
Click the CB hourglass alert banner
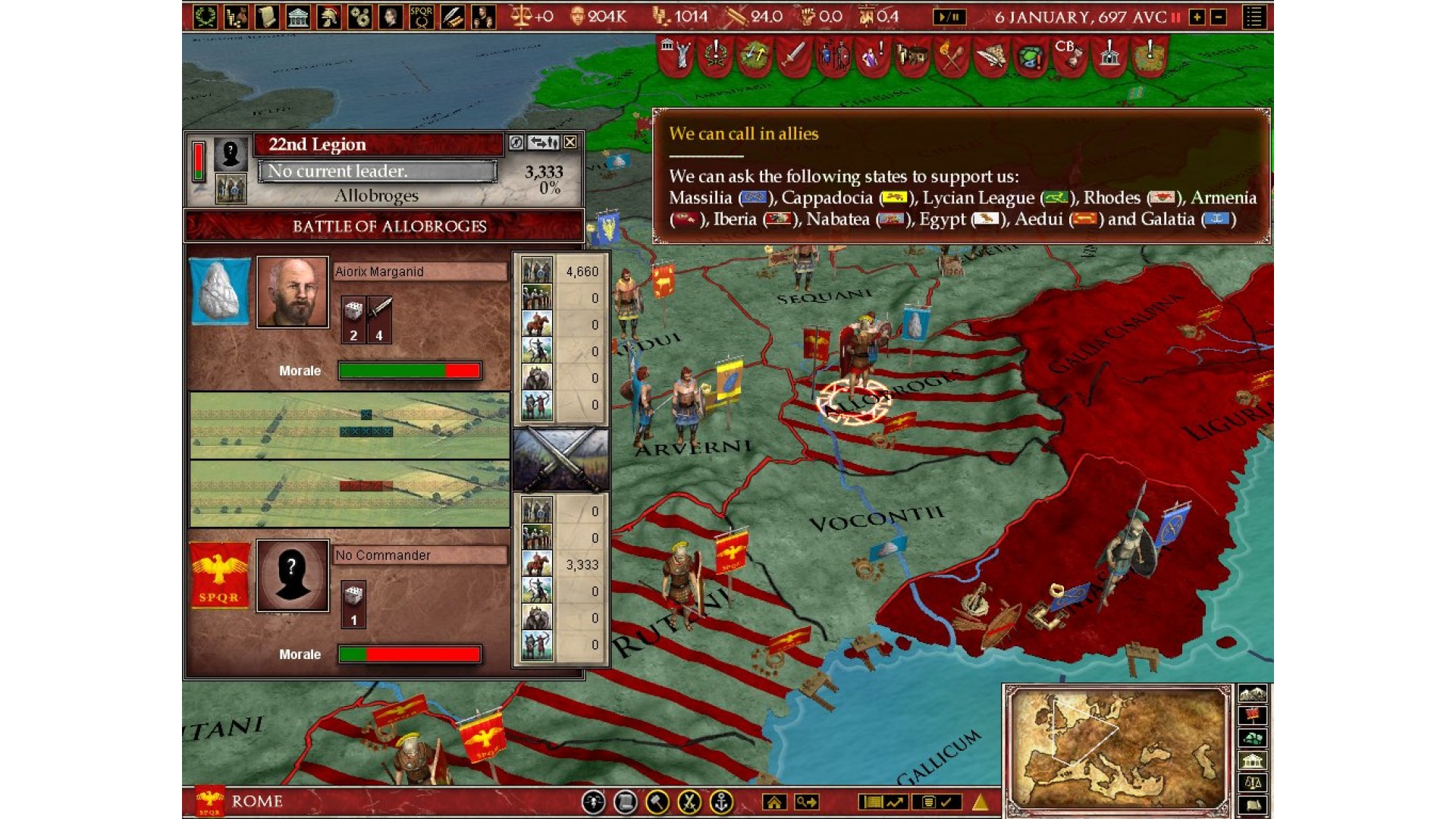[1068, 55]
